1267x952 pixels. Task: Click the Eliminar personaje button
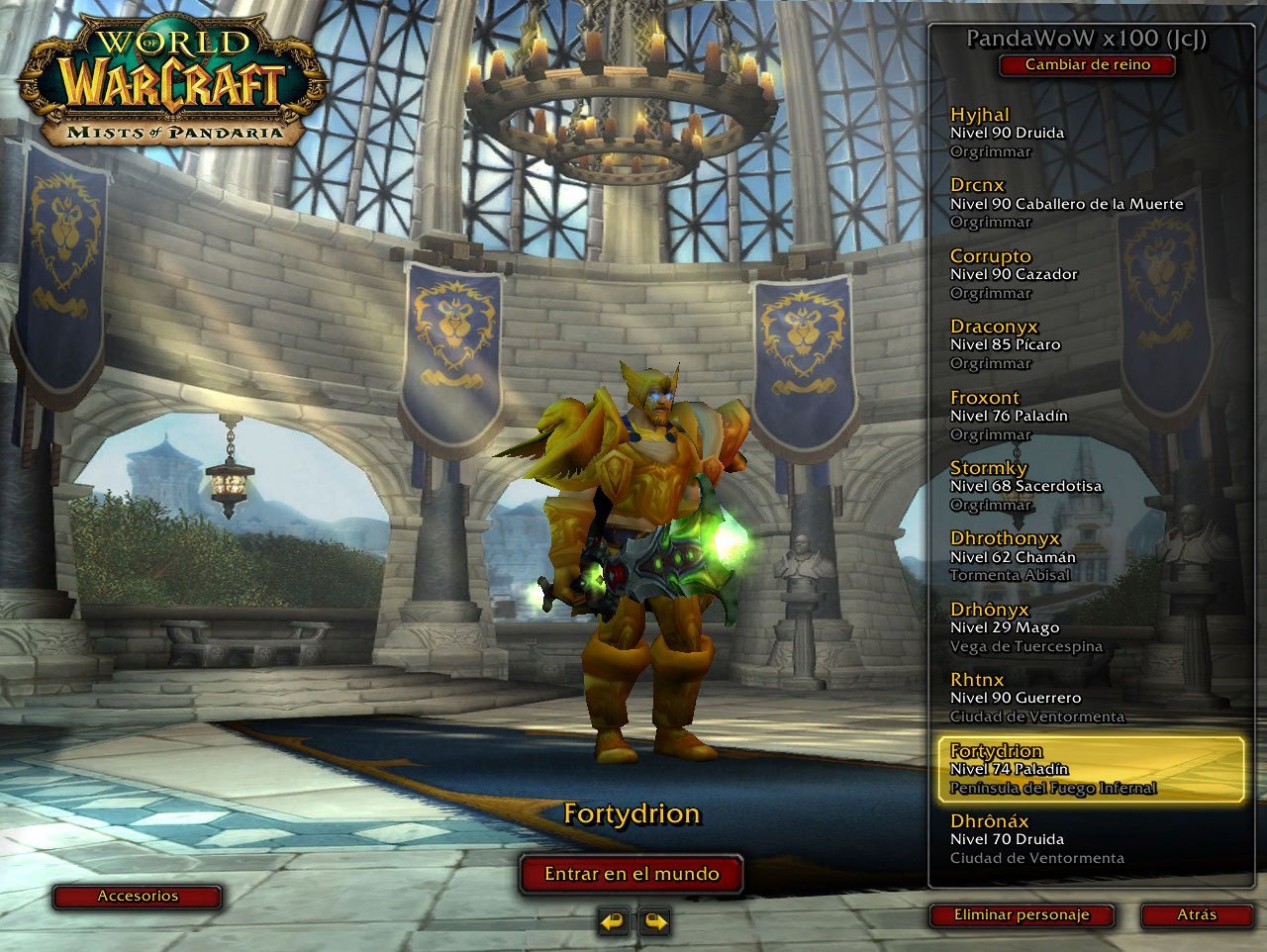(1022, 915)
